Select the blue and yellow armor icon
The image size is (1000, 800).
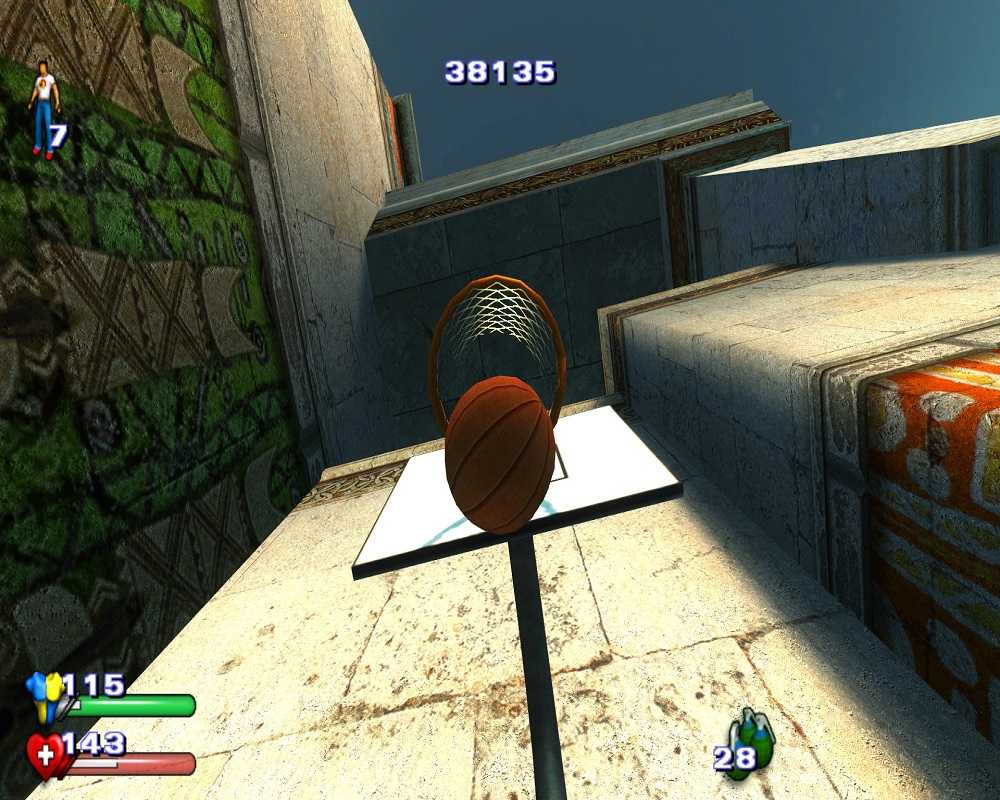tap(46, 695)
